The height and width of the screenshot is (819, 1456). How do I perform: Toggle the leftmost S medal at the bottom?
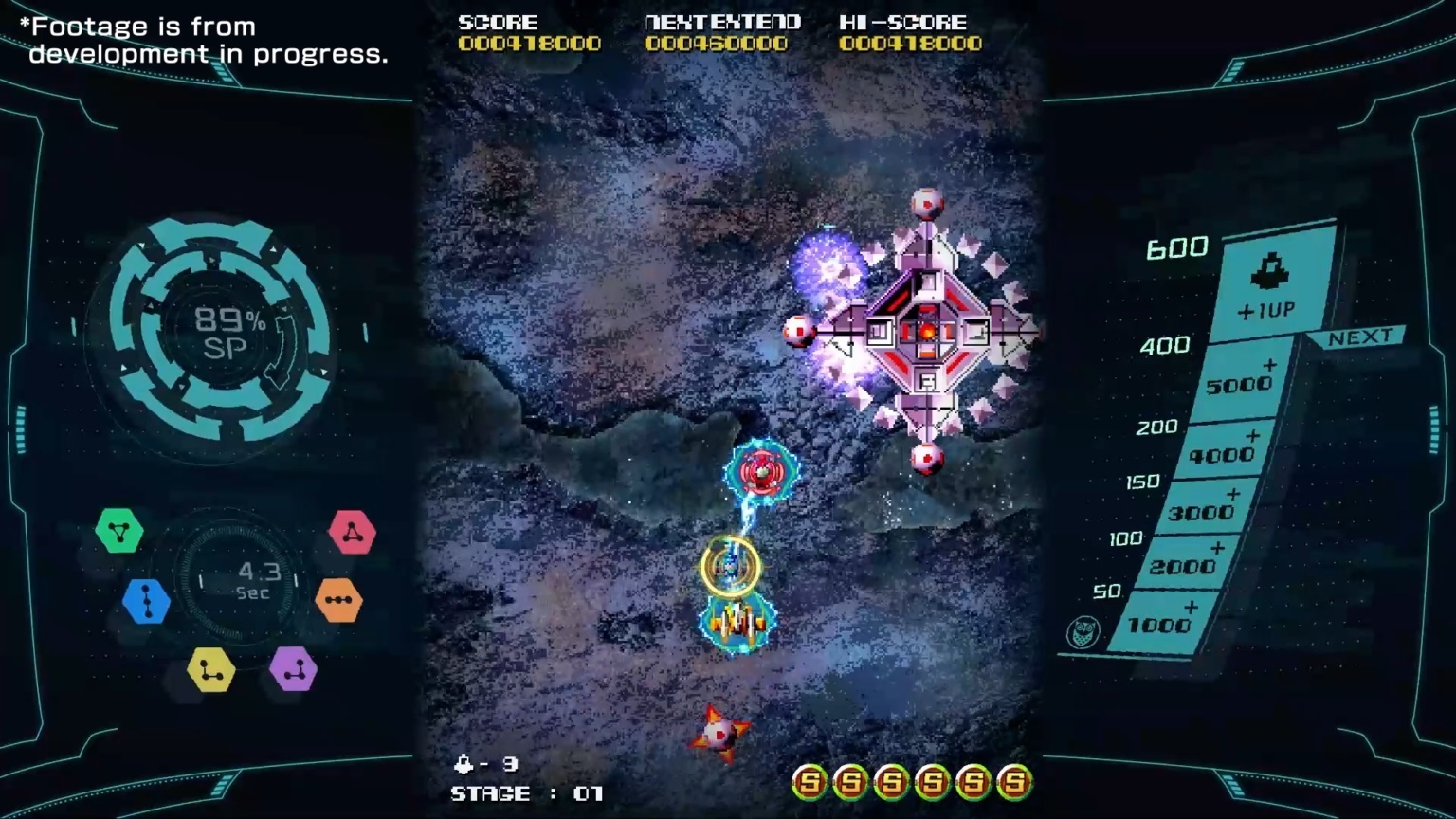click(x=811, y=782)
